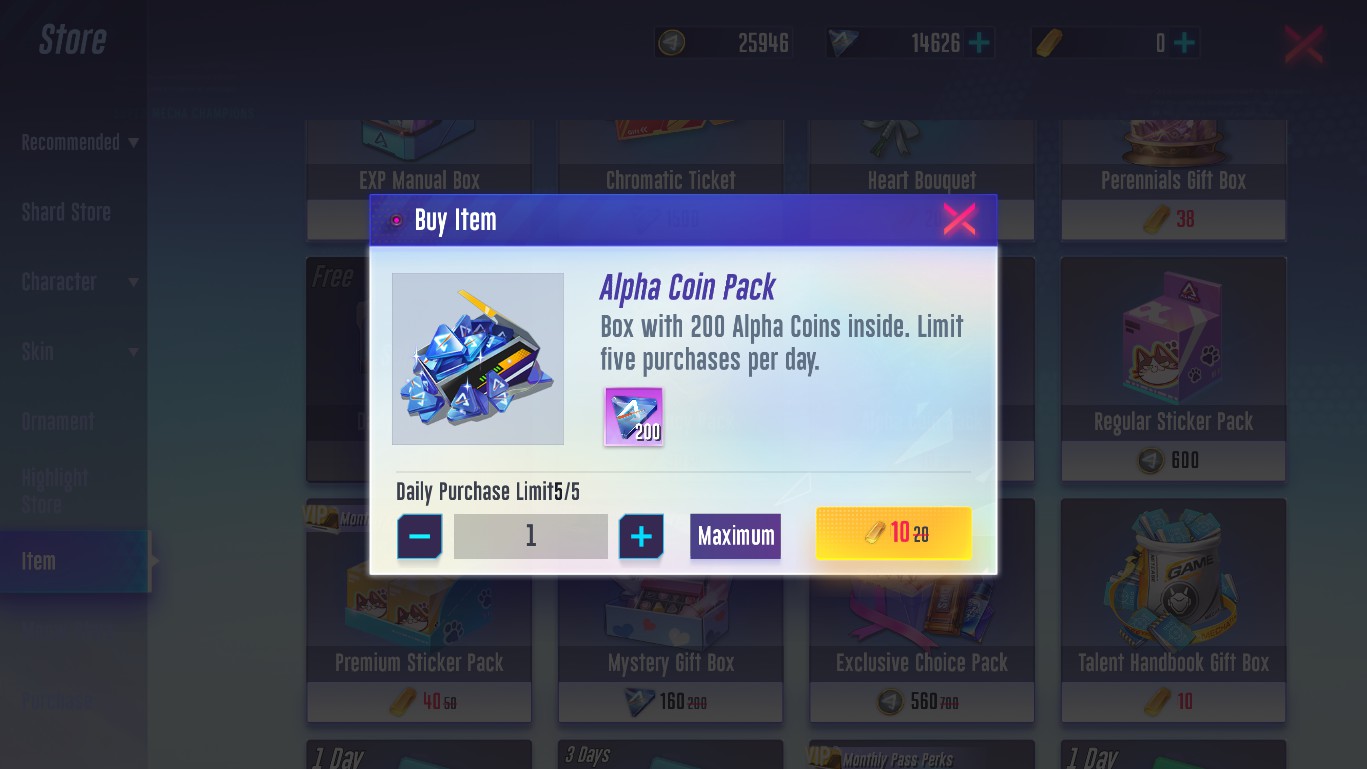Add more Alpha Coins via the plus icon
Viewport: 1367px width, 769px height.
pos(980,43)
